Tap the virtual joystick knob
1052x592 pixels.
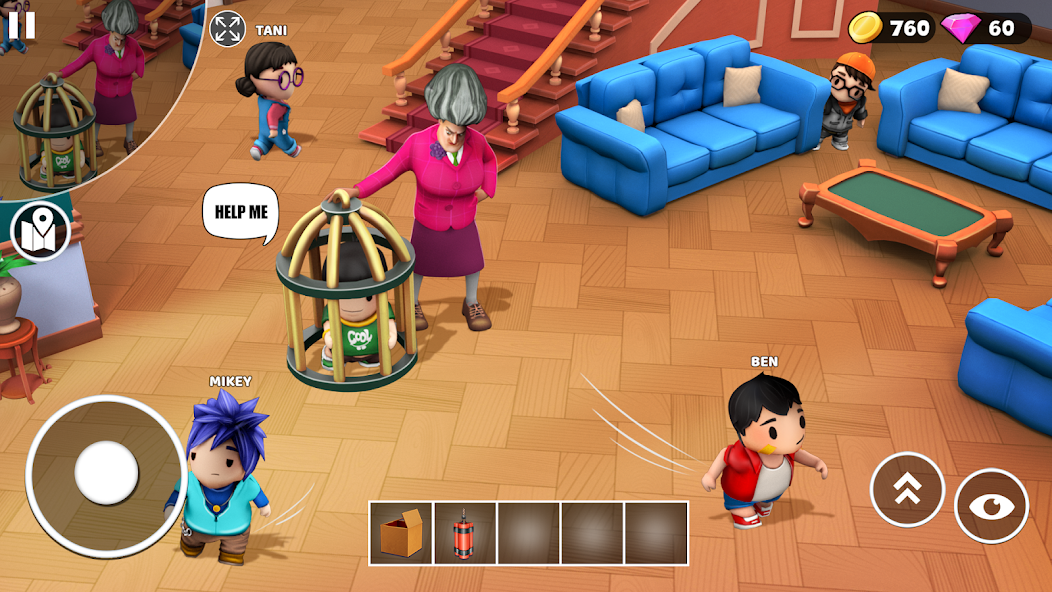106,473
